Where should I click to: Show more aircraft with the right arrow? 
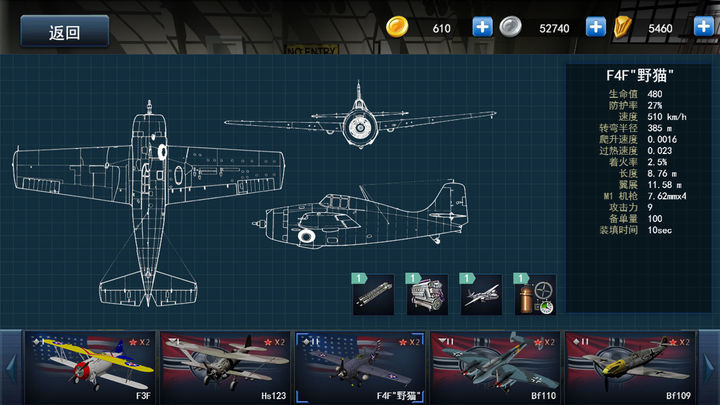[x=711, y=367]
